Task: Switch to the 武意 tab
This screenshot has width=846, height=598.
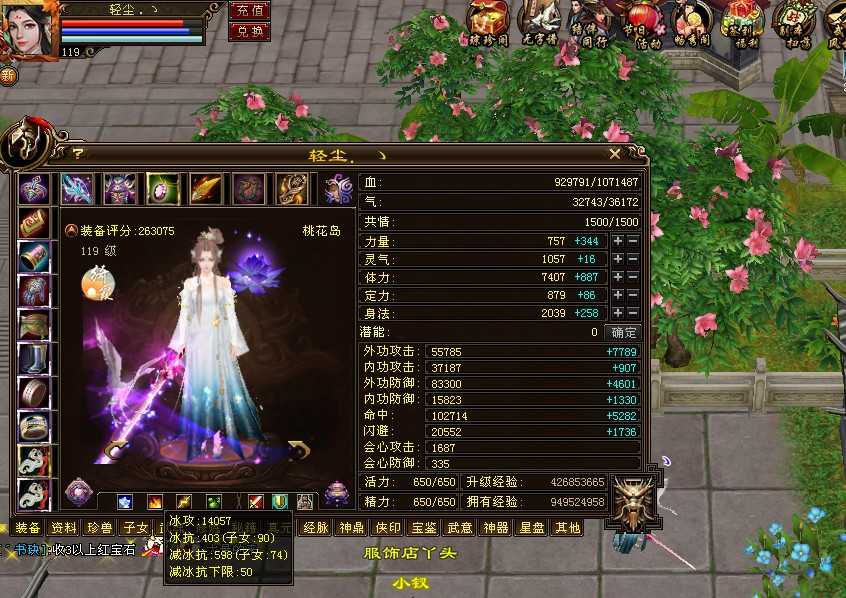Action: [460, 528]
